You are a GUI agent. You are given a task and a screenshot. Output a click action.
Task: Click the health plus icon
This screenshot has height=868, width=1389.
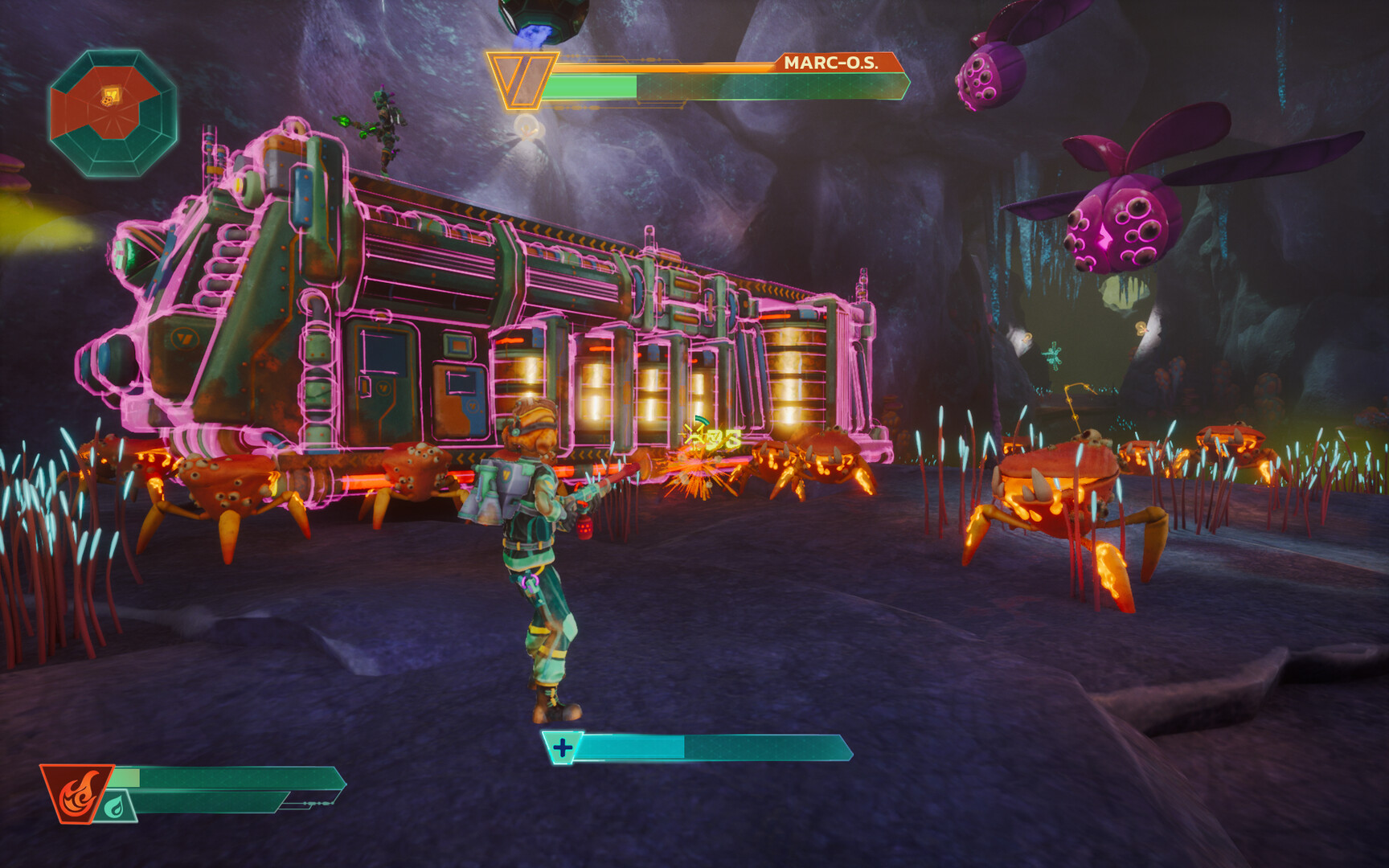[563, 748]
